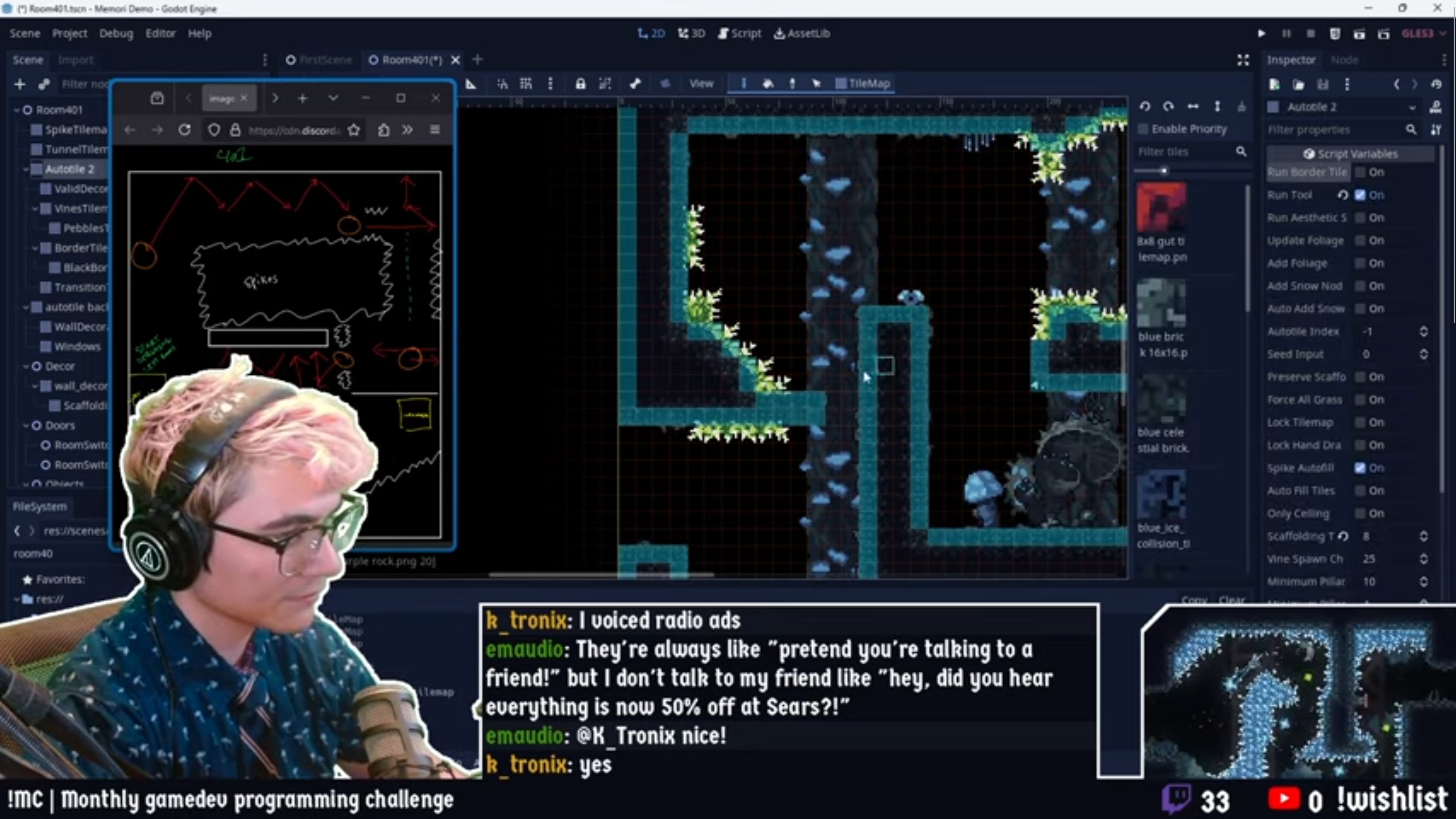
Task: Open the Debug menu
Action: (x=116, y=34)
